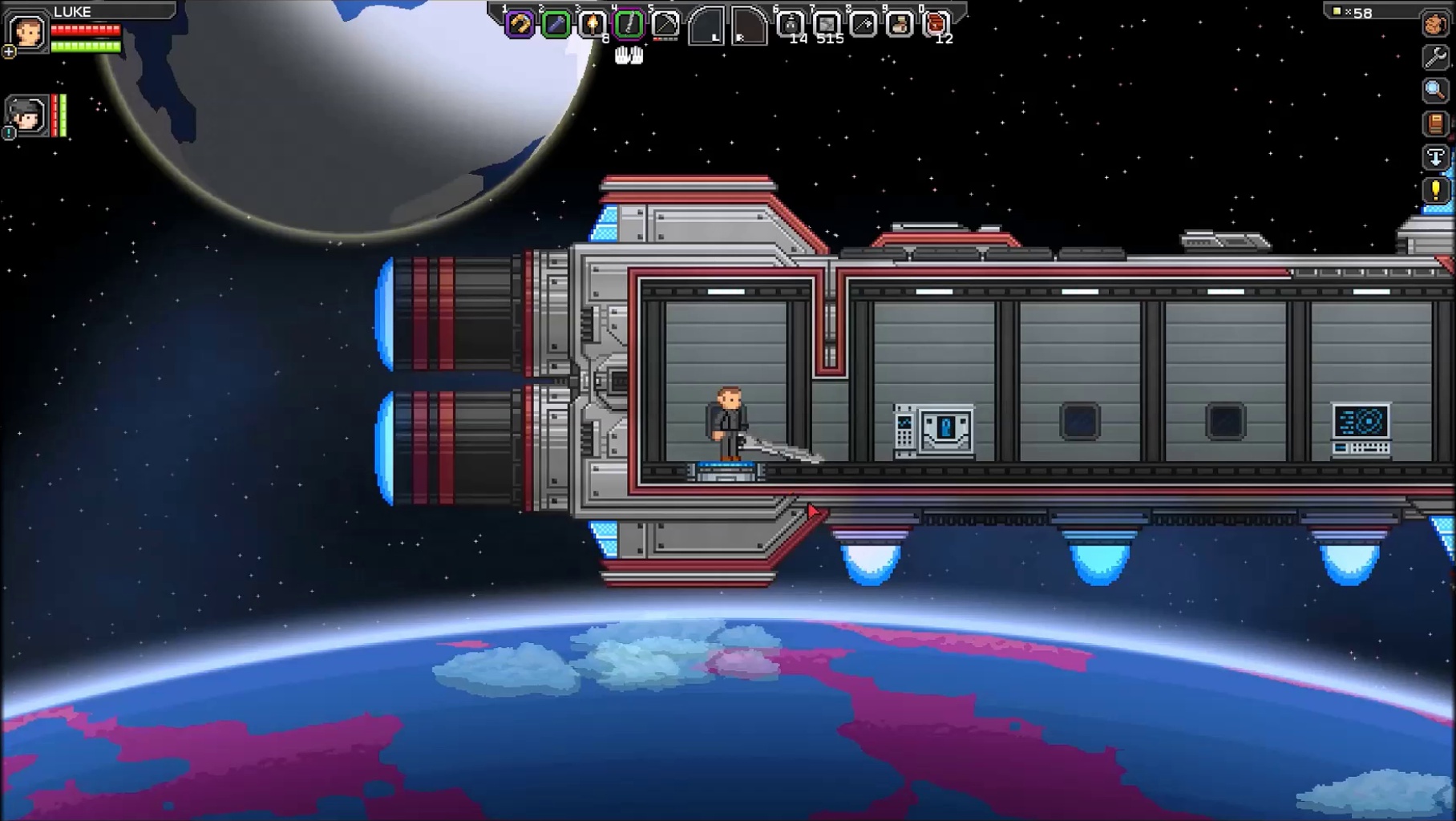The image size is (1456, 821).
Task: Select the matter manipulator in hotbar slot 1
Action: click(x=520, y=25)
